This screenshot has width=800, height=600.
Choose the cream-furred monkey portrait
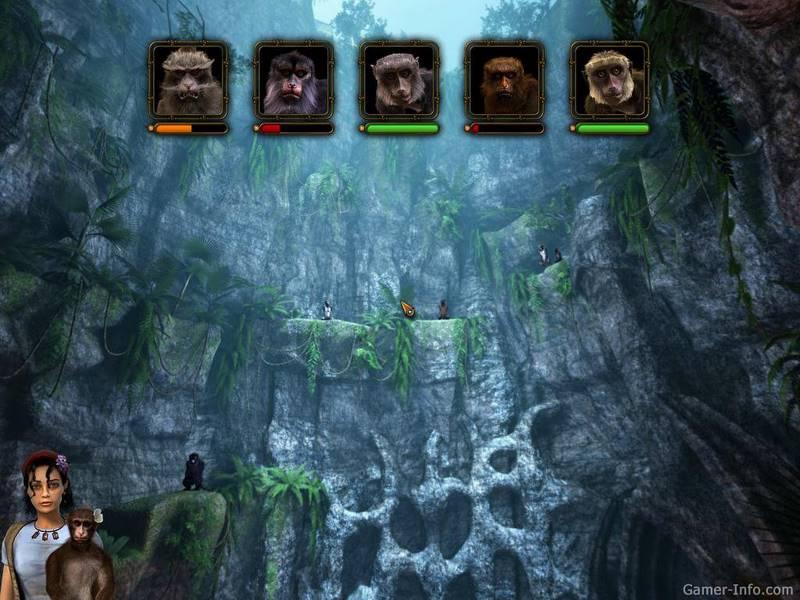click(610, 80)
